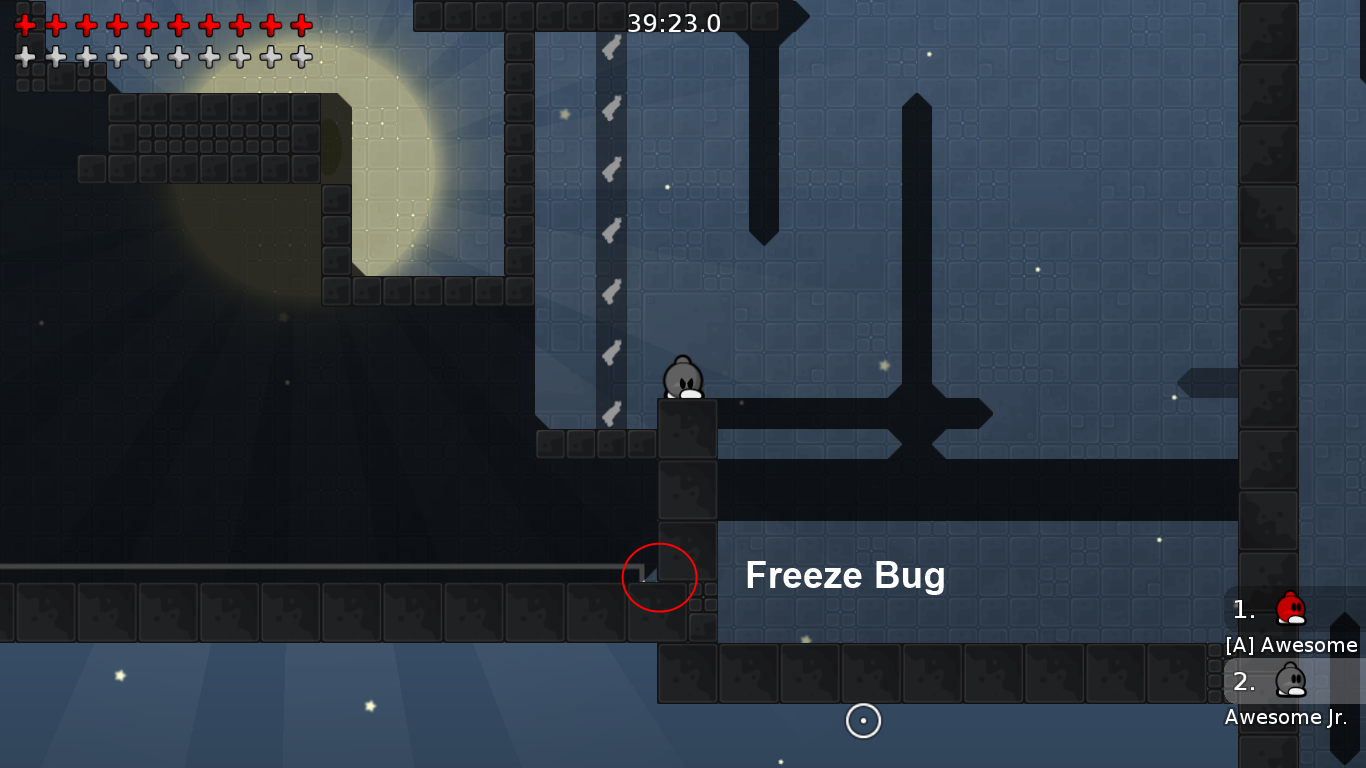This screenshot has width=1366, height=768.
Task: Click the fifth heart in the health row
Action: coord(148,27)
